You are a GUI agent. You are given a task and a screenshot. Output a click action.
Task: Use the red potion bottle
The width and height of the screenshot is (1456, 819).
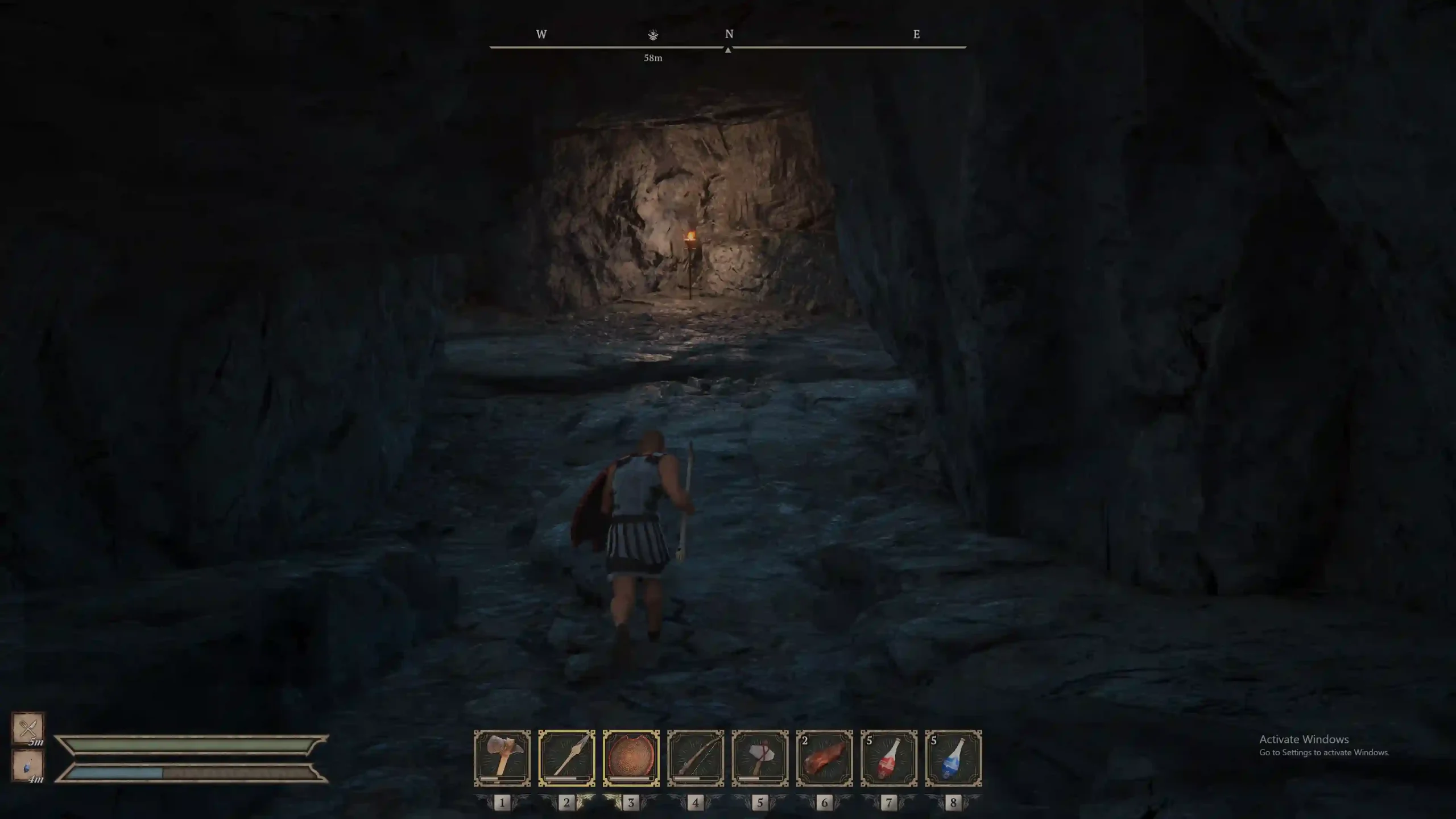(889, 758)
